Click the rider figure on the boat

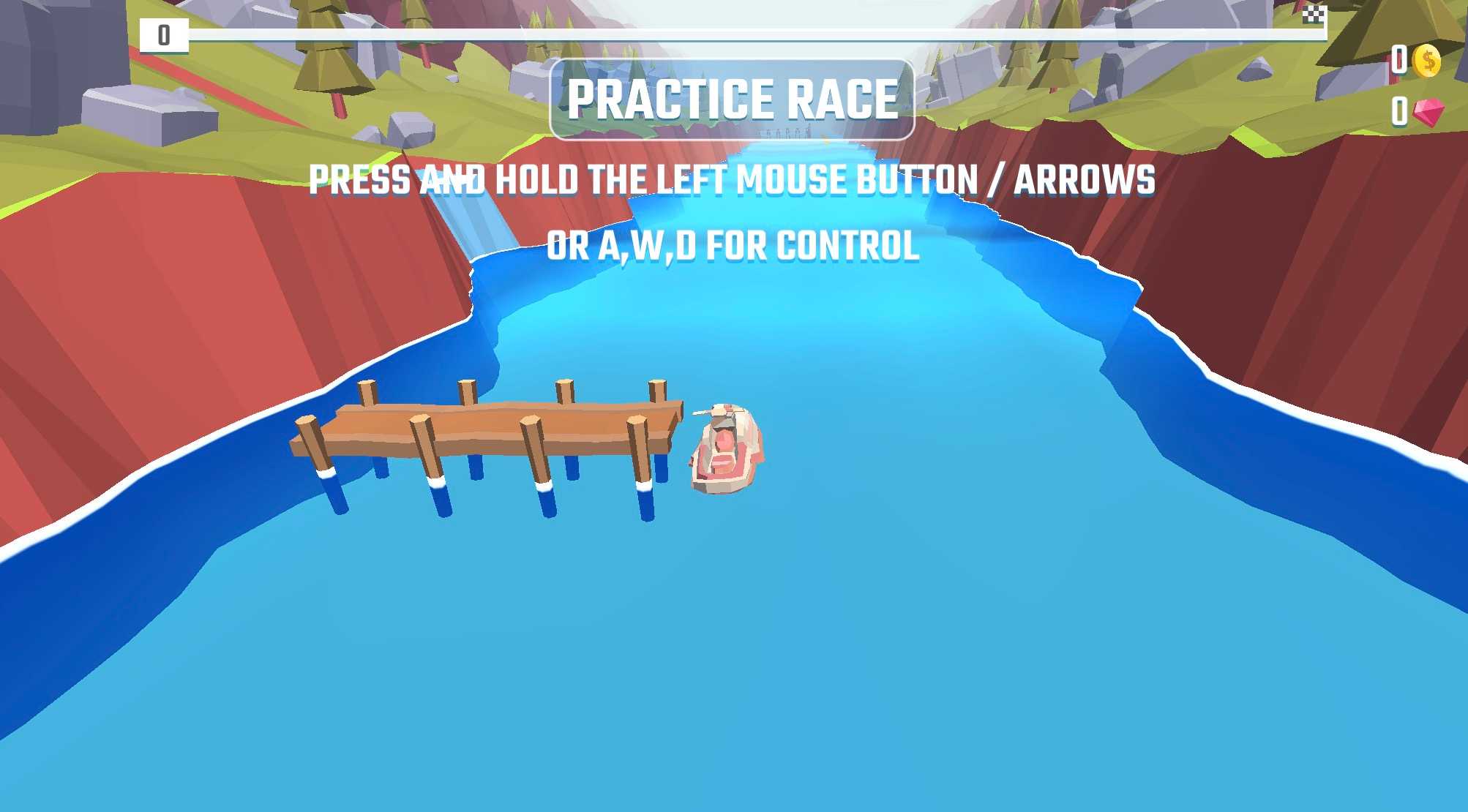tap(723, 424)
